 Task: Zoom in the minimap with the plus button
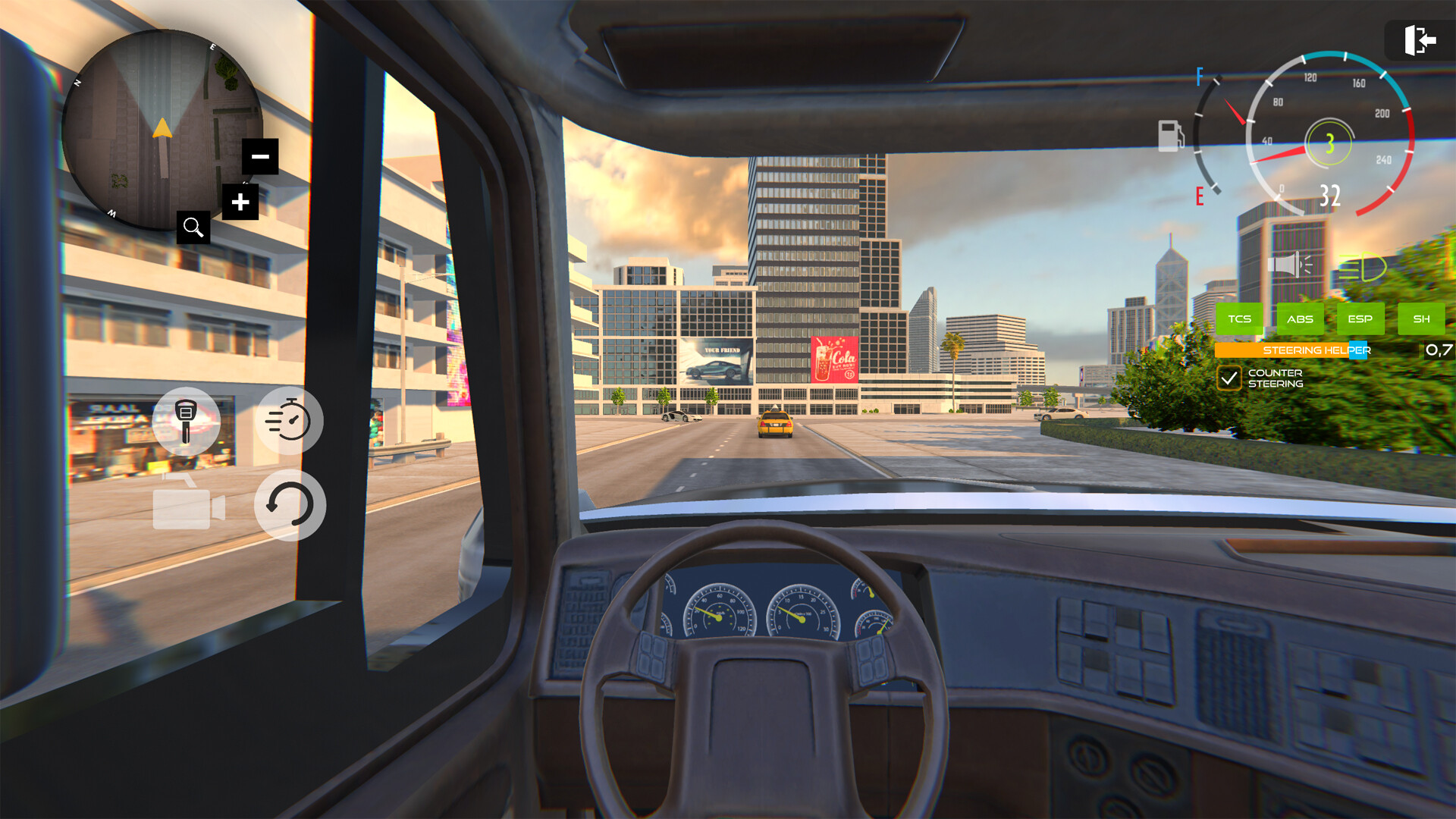(241, 202)
